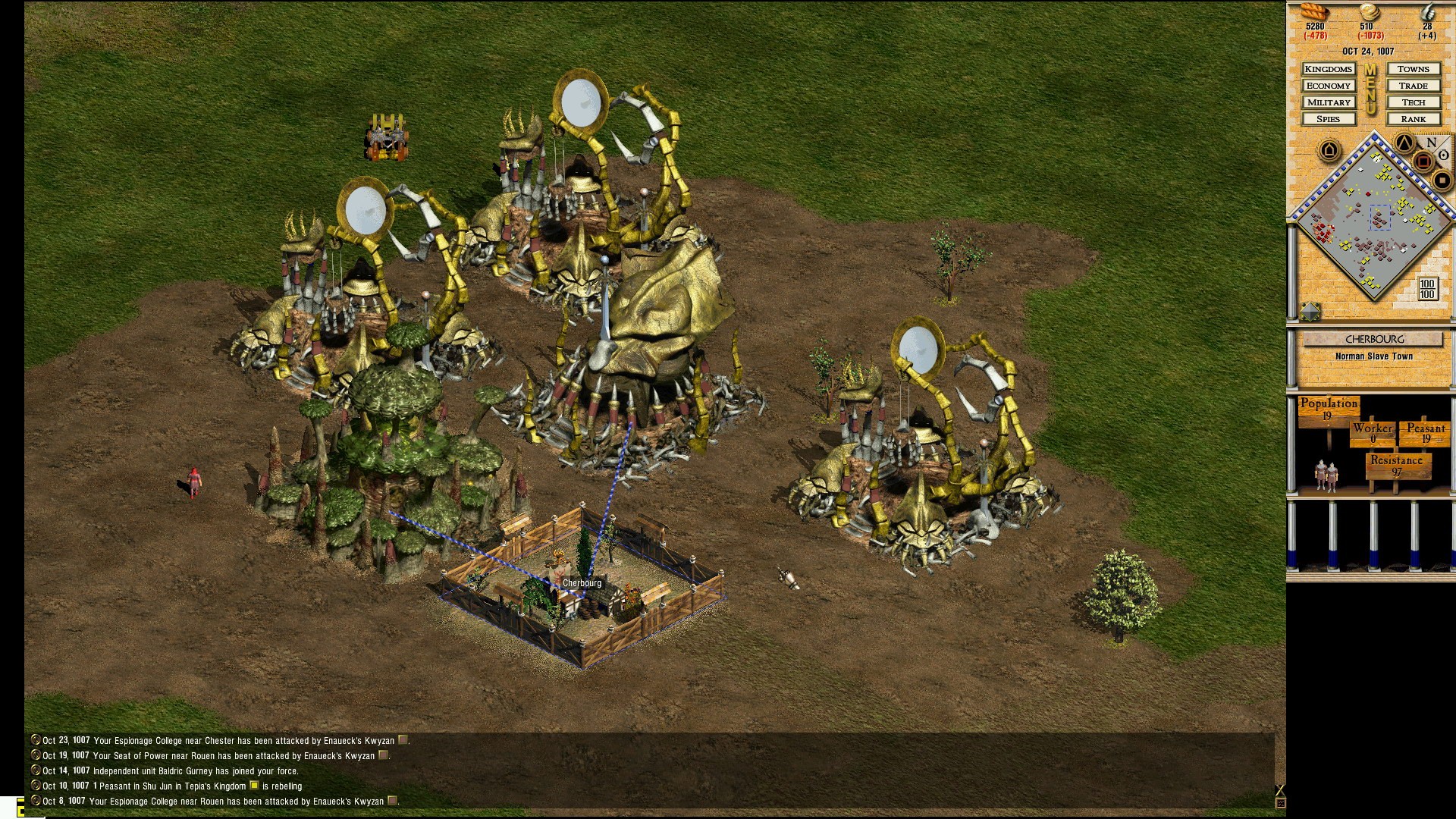This screenshot has height=819, width=1456.
Task: Click the Rank button
Action: [1413, 119]
